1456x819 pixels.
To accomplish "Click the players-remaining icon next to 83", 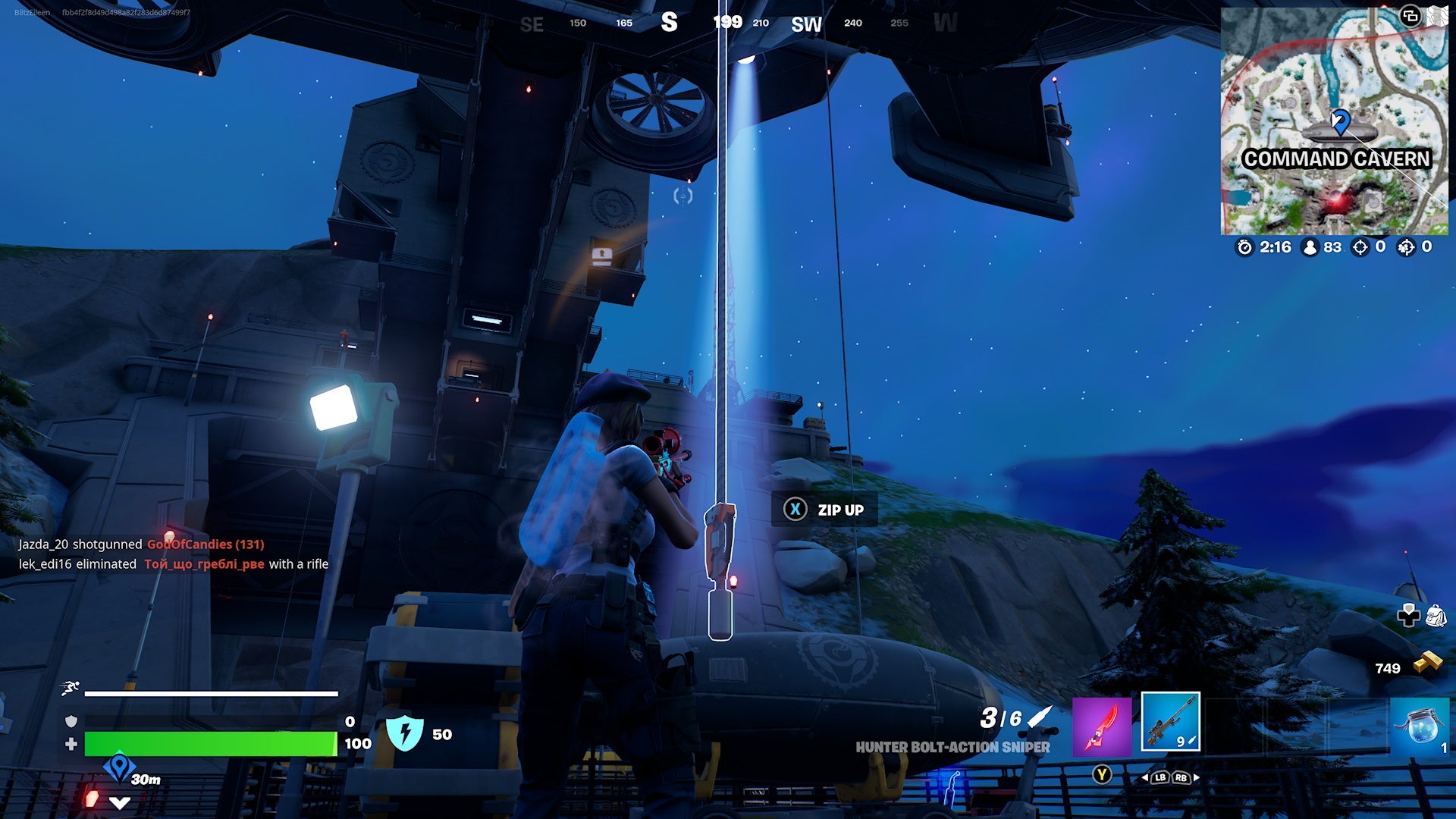I will [1310, 247].
